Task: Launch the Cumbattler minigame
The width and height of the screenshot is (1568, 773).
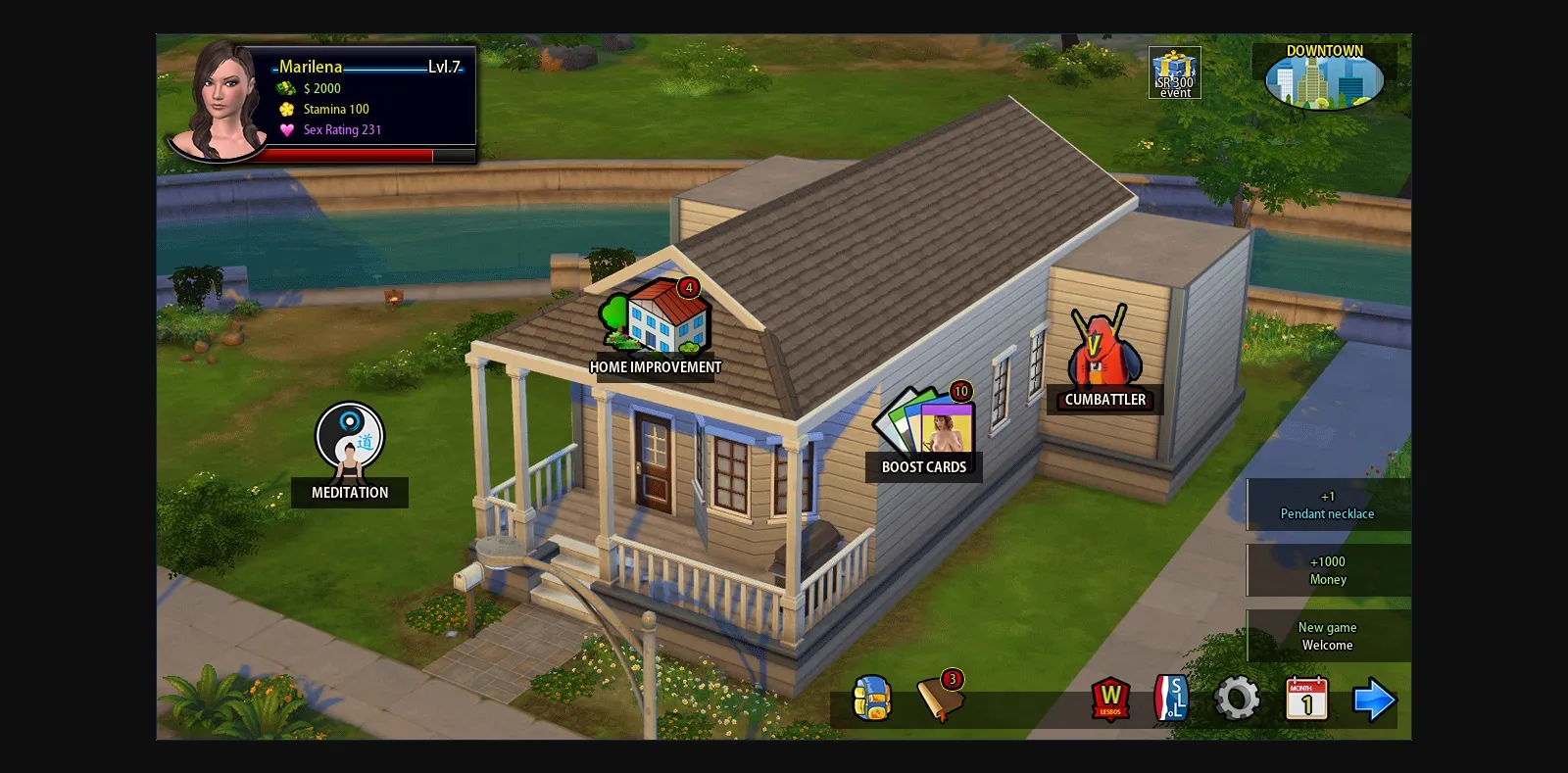Action: (x=1102, y=353)
